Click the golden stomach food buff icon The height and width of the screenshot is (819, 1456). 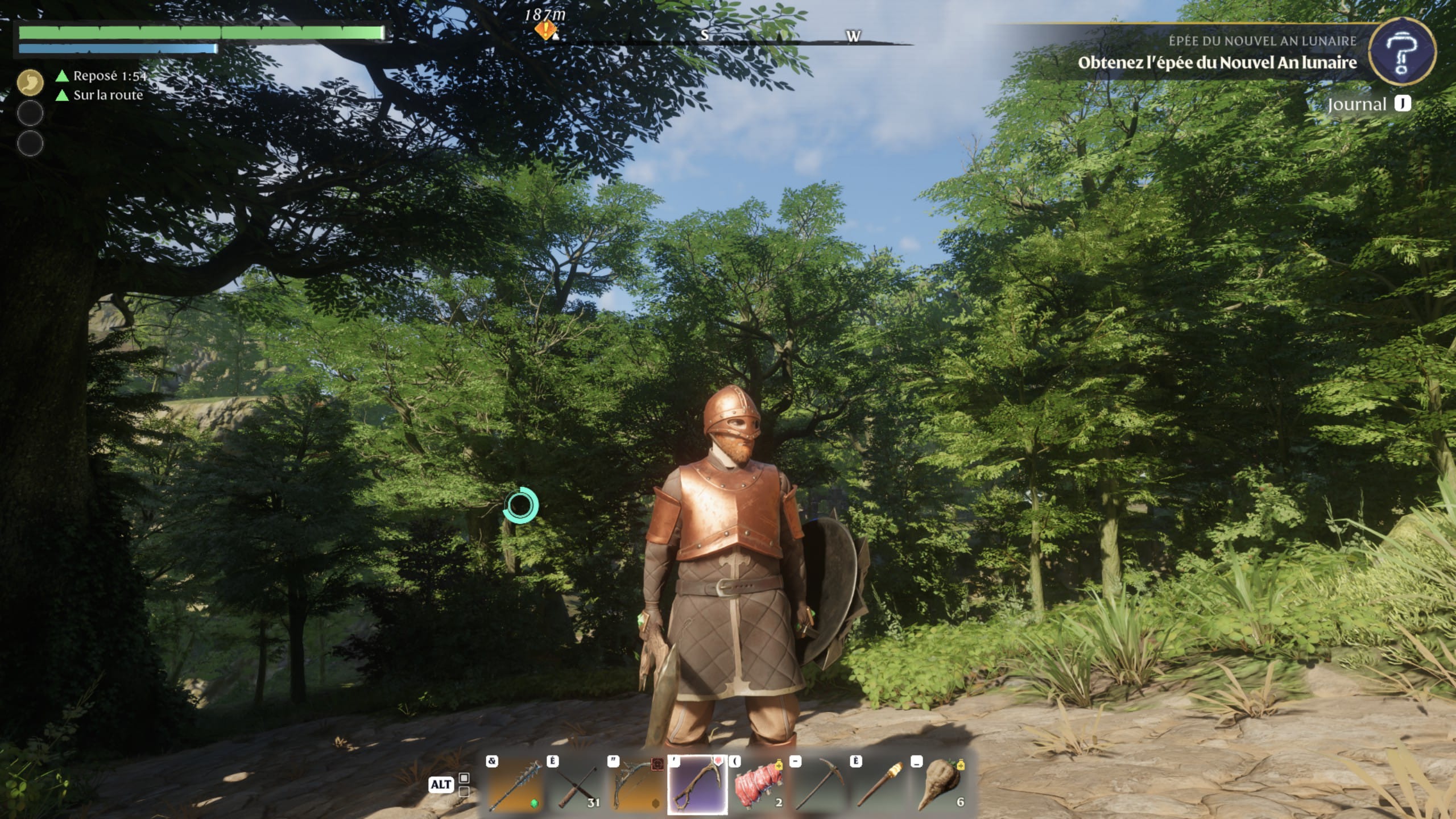click(x=30, y=82)
